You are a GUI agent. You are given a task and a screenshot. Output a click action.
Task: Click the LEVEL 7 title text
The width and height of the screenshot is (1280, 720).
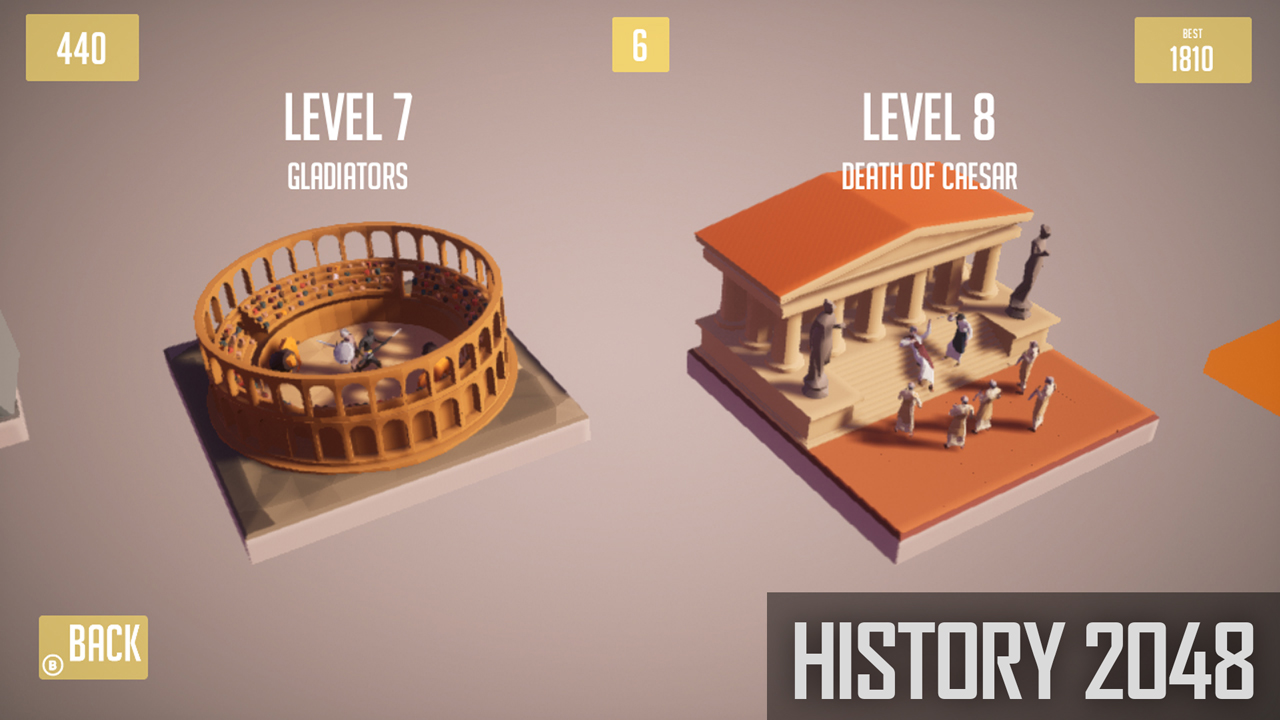coord(347,117)
